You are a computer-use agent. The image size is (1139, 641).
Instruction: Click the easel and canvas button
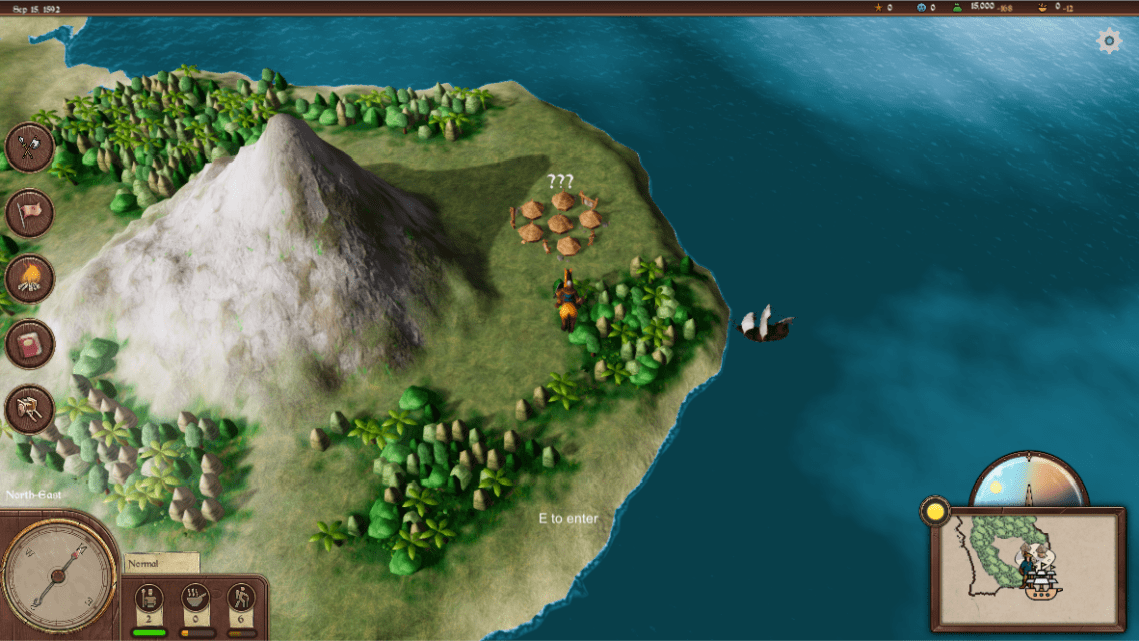click(x=29, y=410)
